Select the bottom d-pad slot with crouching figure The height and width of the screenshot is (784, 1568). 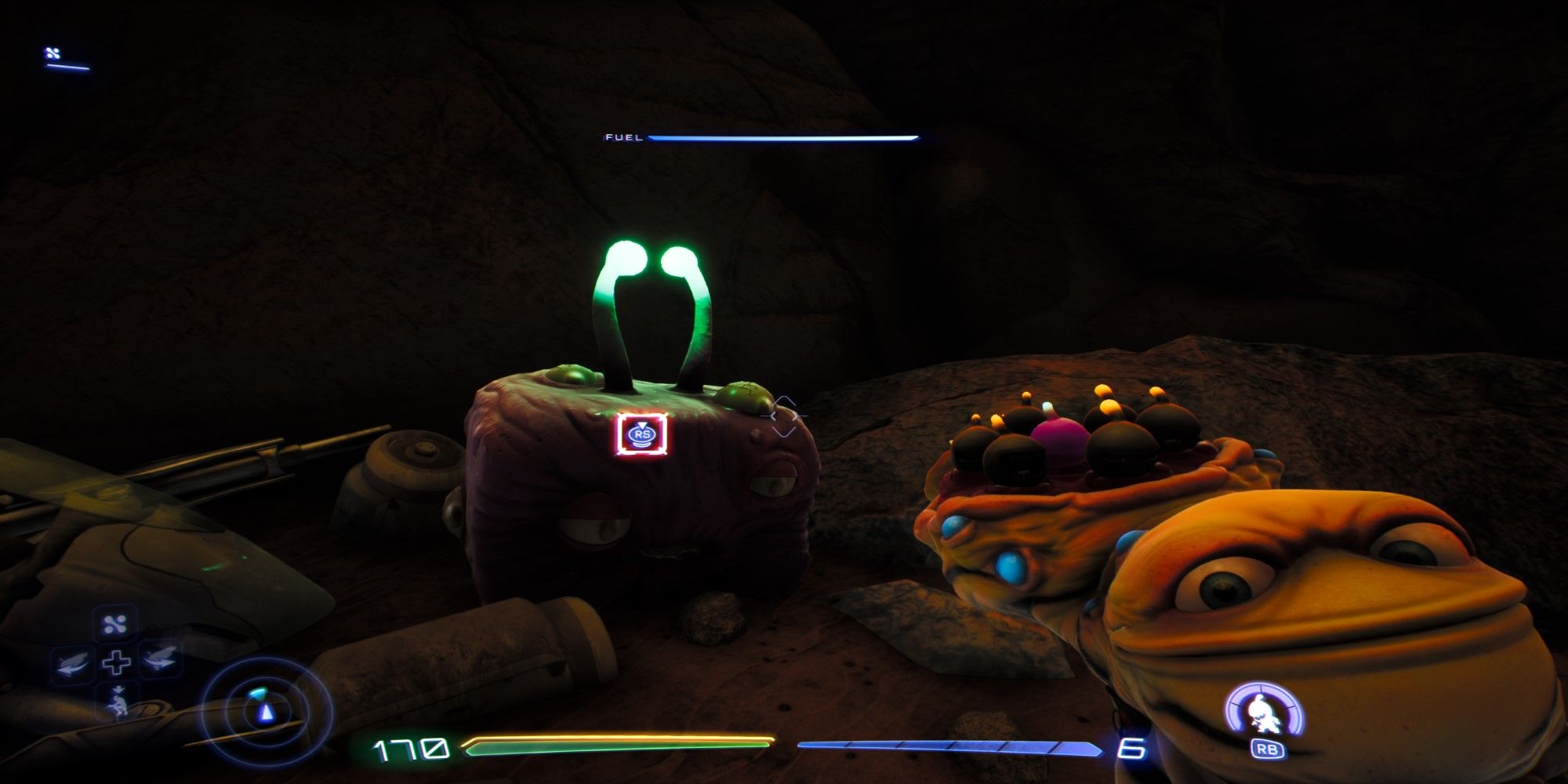coord(118,702)
